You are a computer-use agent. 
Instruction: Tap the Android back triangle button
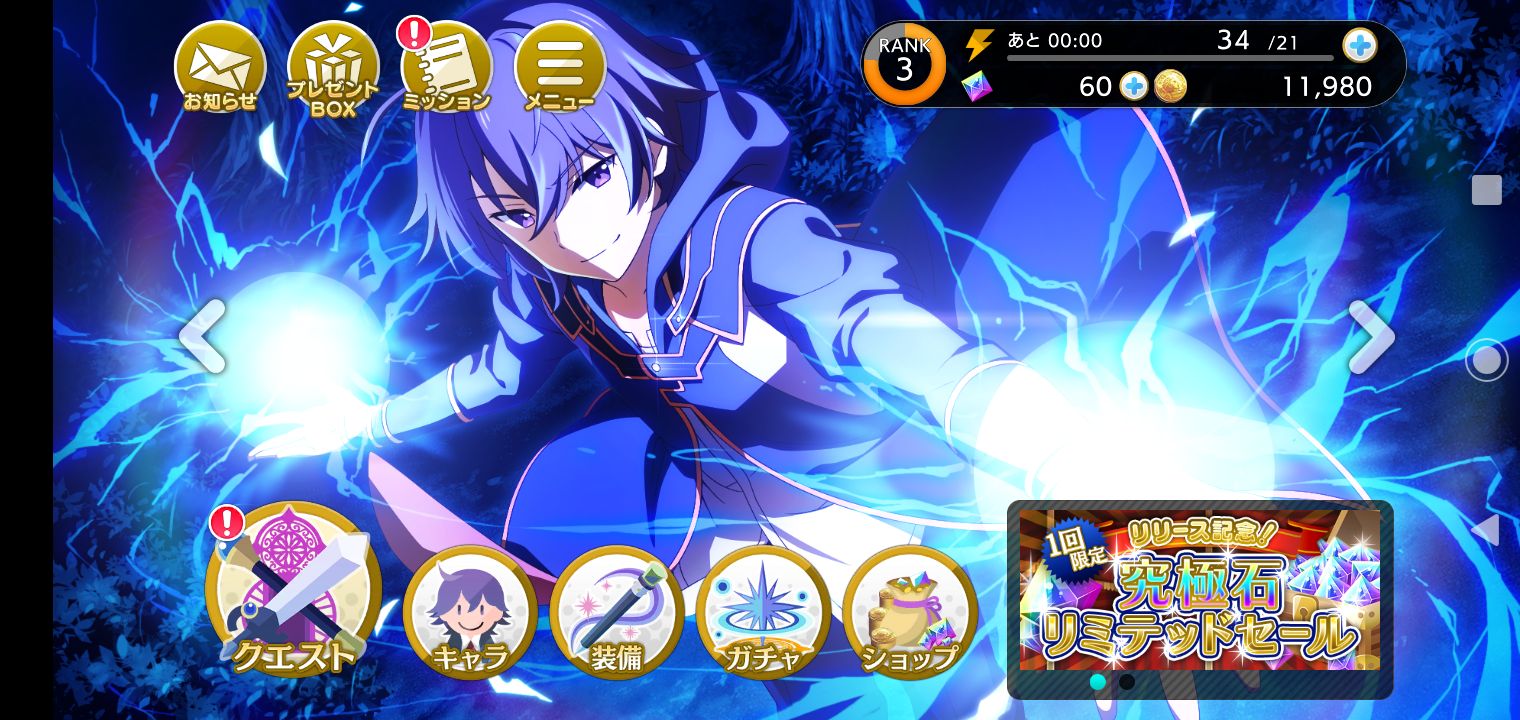[1486, 530]
